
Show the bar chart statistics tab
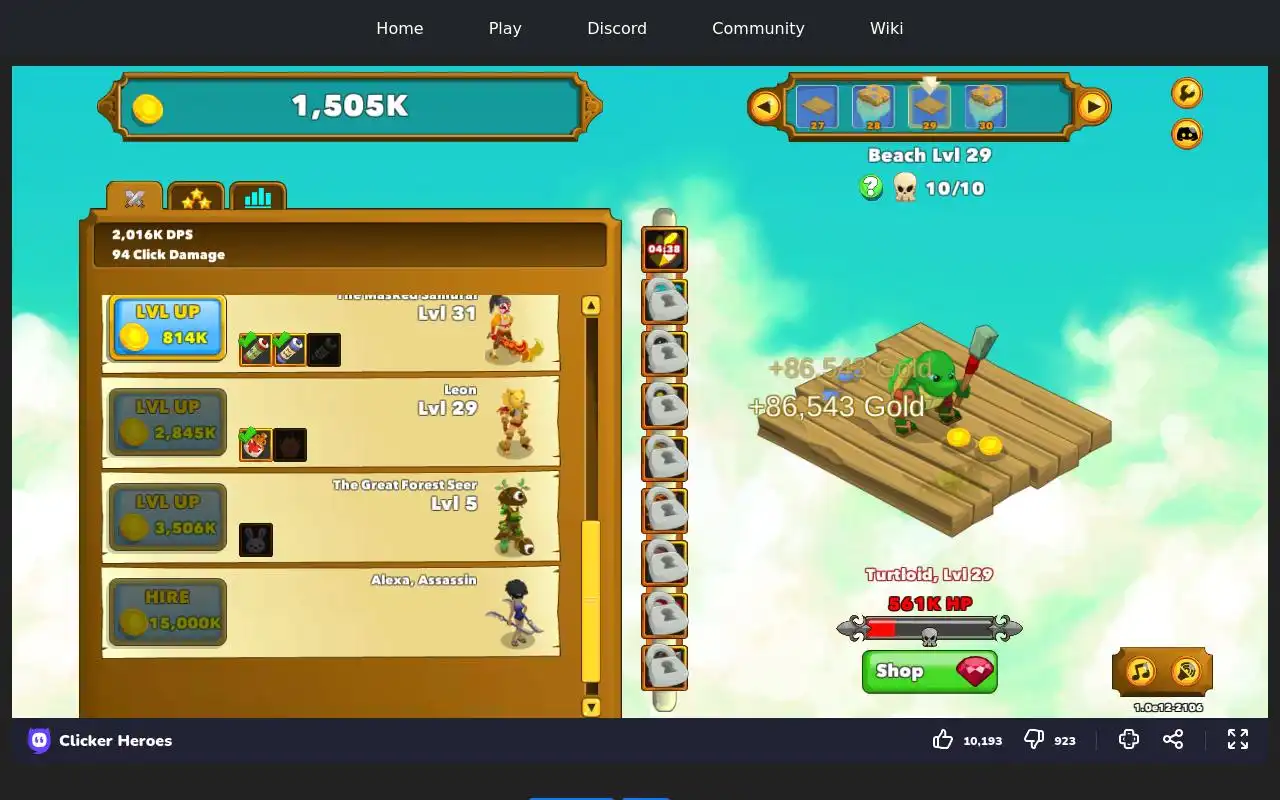coord(258,198)
